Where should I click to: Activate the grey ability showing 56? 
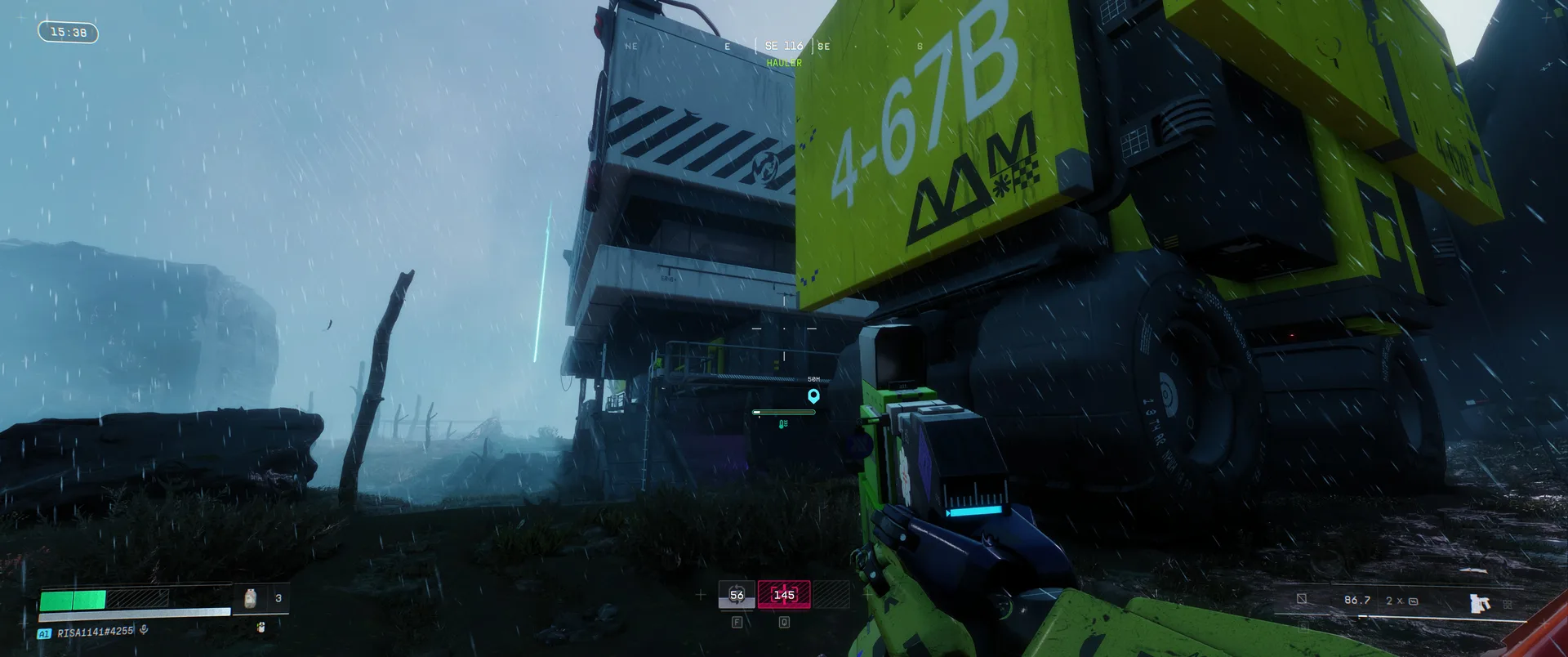pos(737,595)
